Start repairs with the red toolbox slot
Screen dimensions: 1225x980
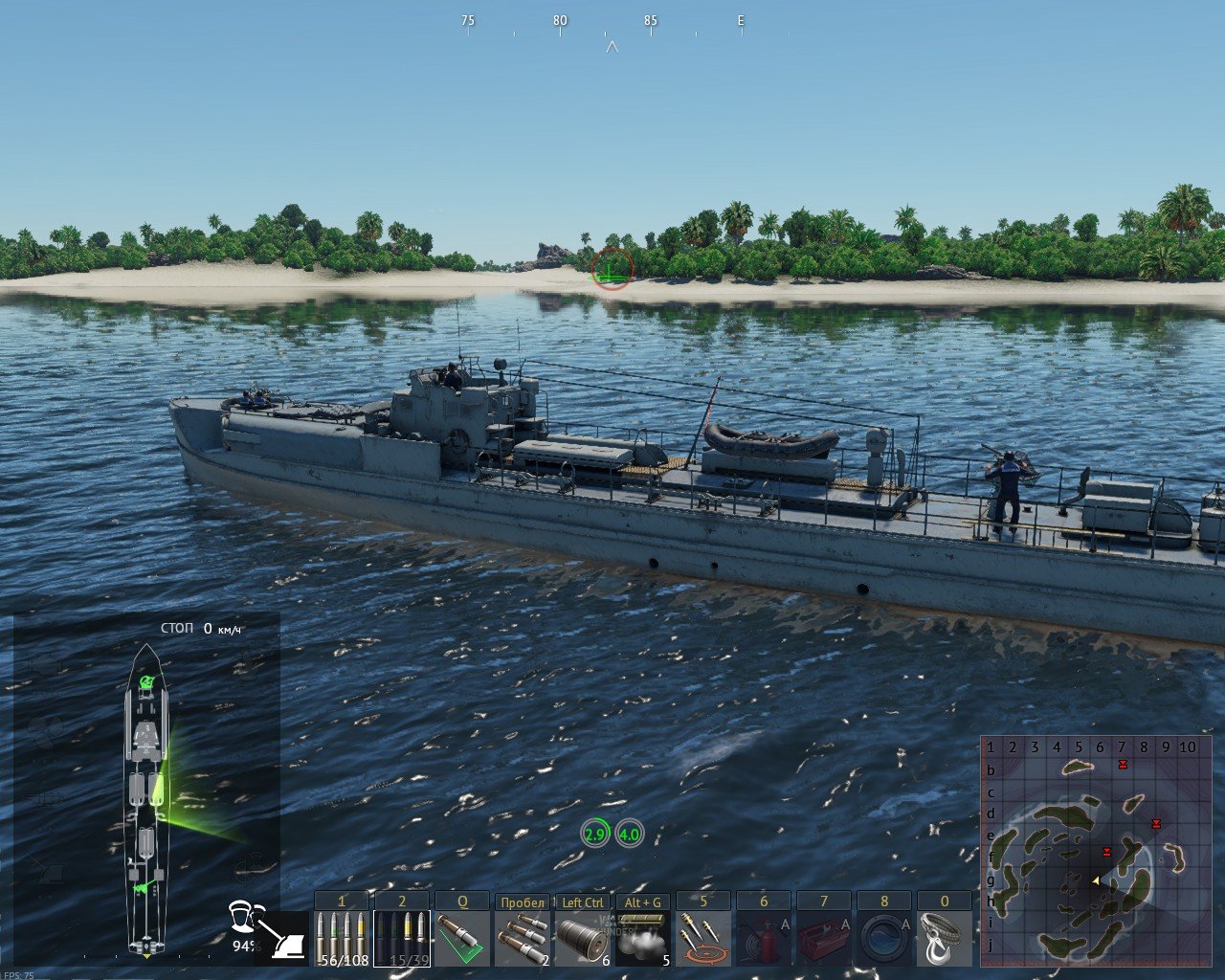point(824,939)
